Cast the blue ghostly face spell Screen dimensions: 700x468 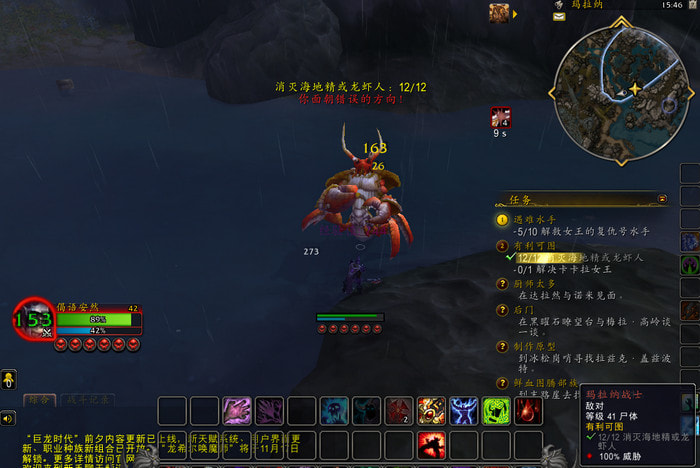click(334, 411)
